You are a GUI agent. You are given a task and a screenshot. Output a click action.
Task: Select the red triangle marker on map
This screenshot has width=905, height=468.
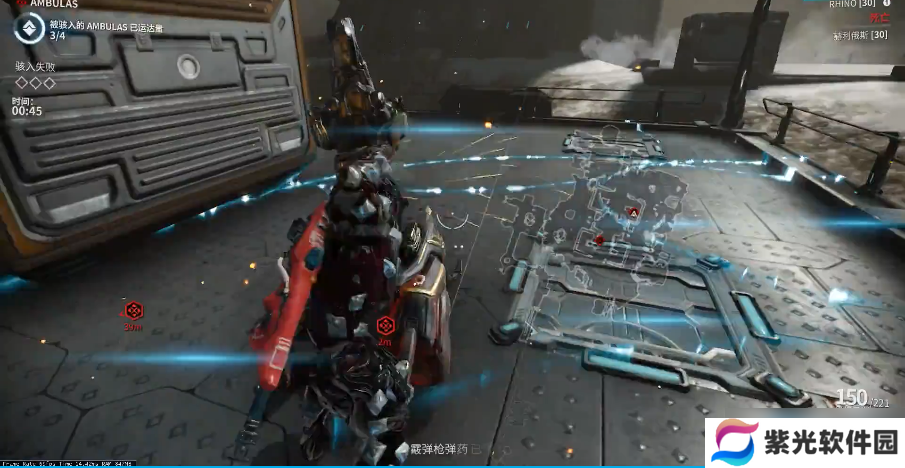point(632,212)
